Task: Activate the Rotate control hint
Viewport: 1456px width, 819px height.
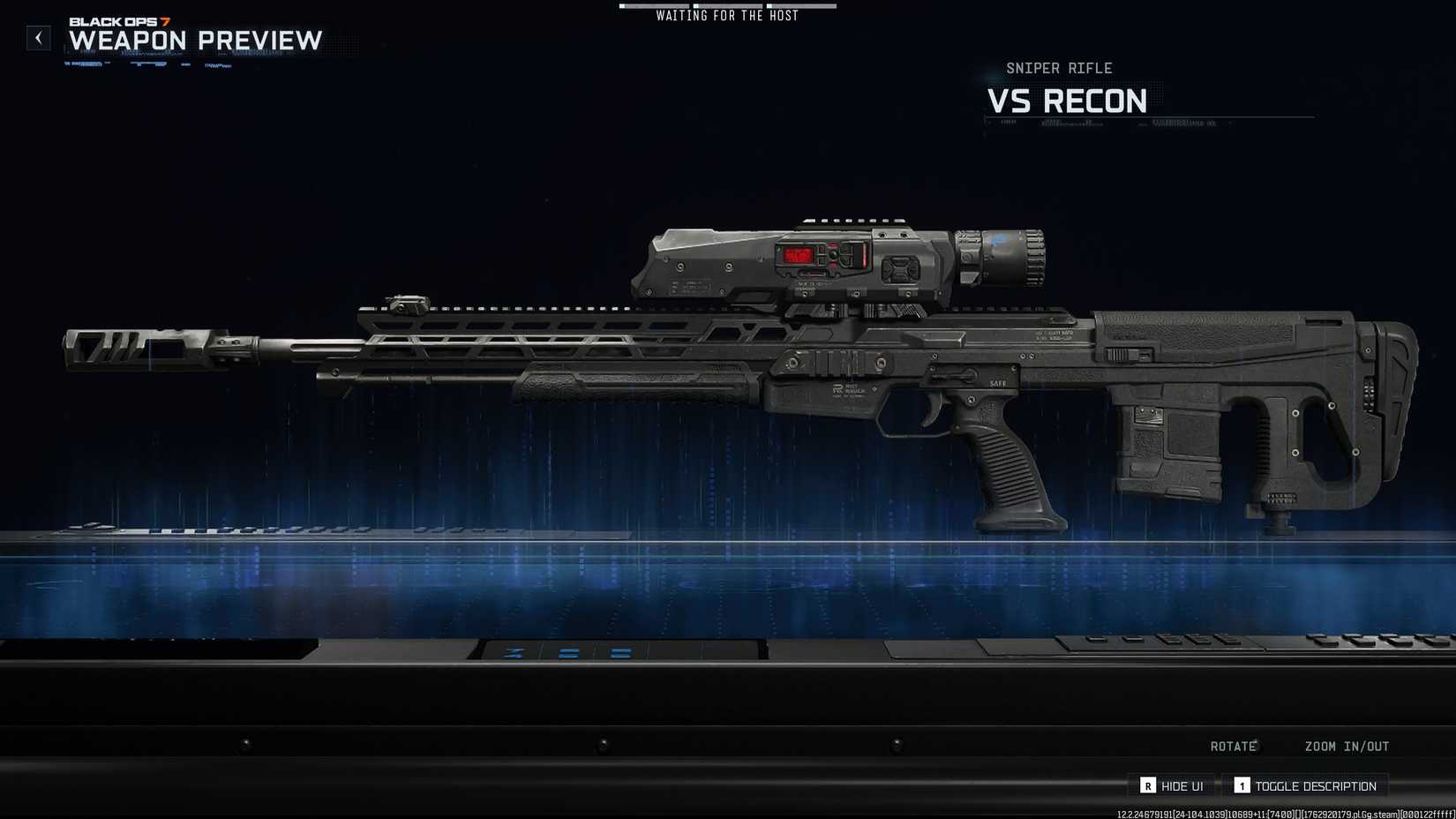Action: [1233, 746]
